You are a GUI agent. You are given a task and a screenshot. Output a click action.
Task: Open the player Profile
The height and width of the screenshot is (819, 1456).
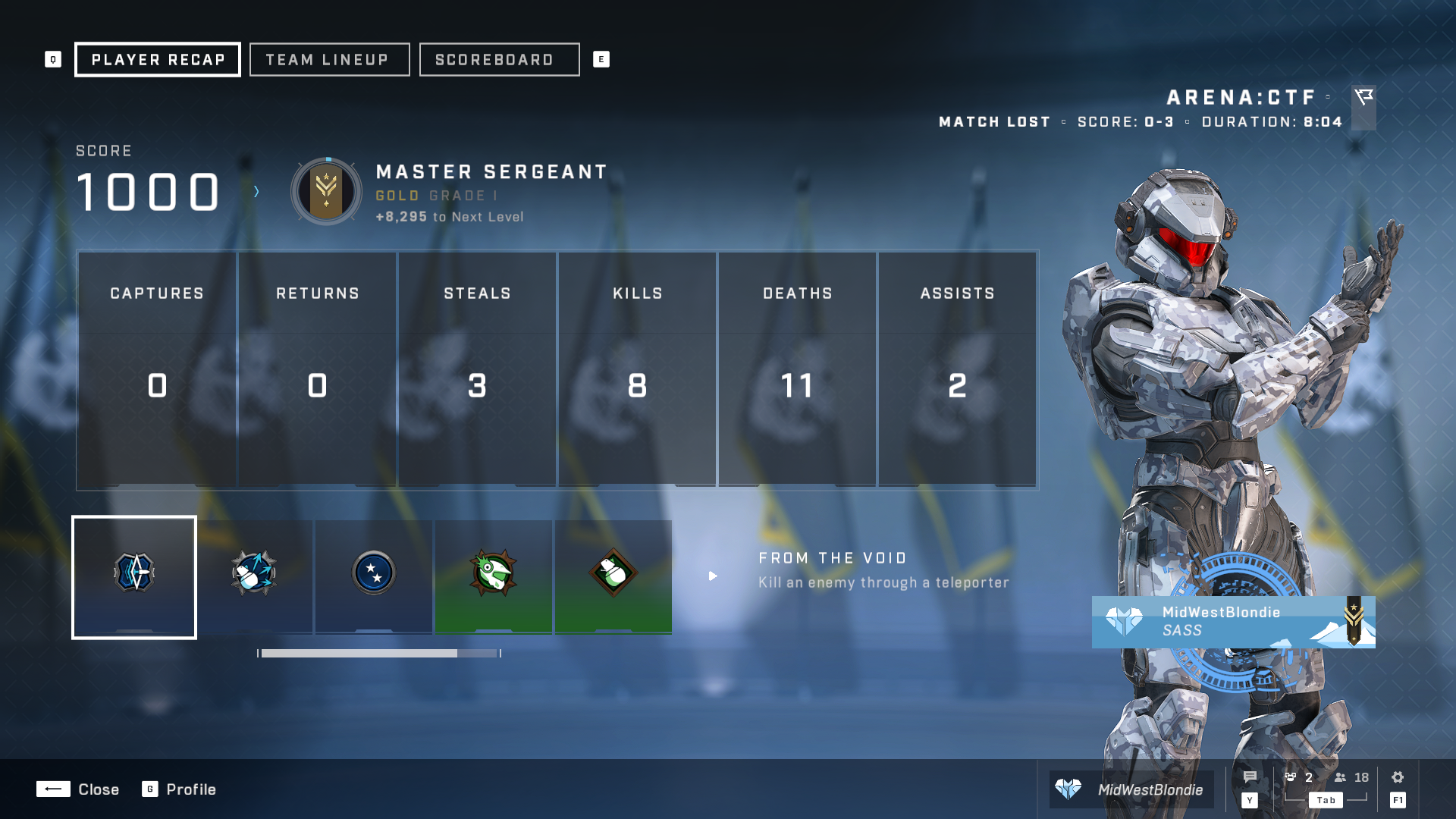[x=179, y=789]
